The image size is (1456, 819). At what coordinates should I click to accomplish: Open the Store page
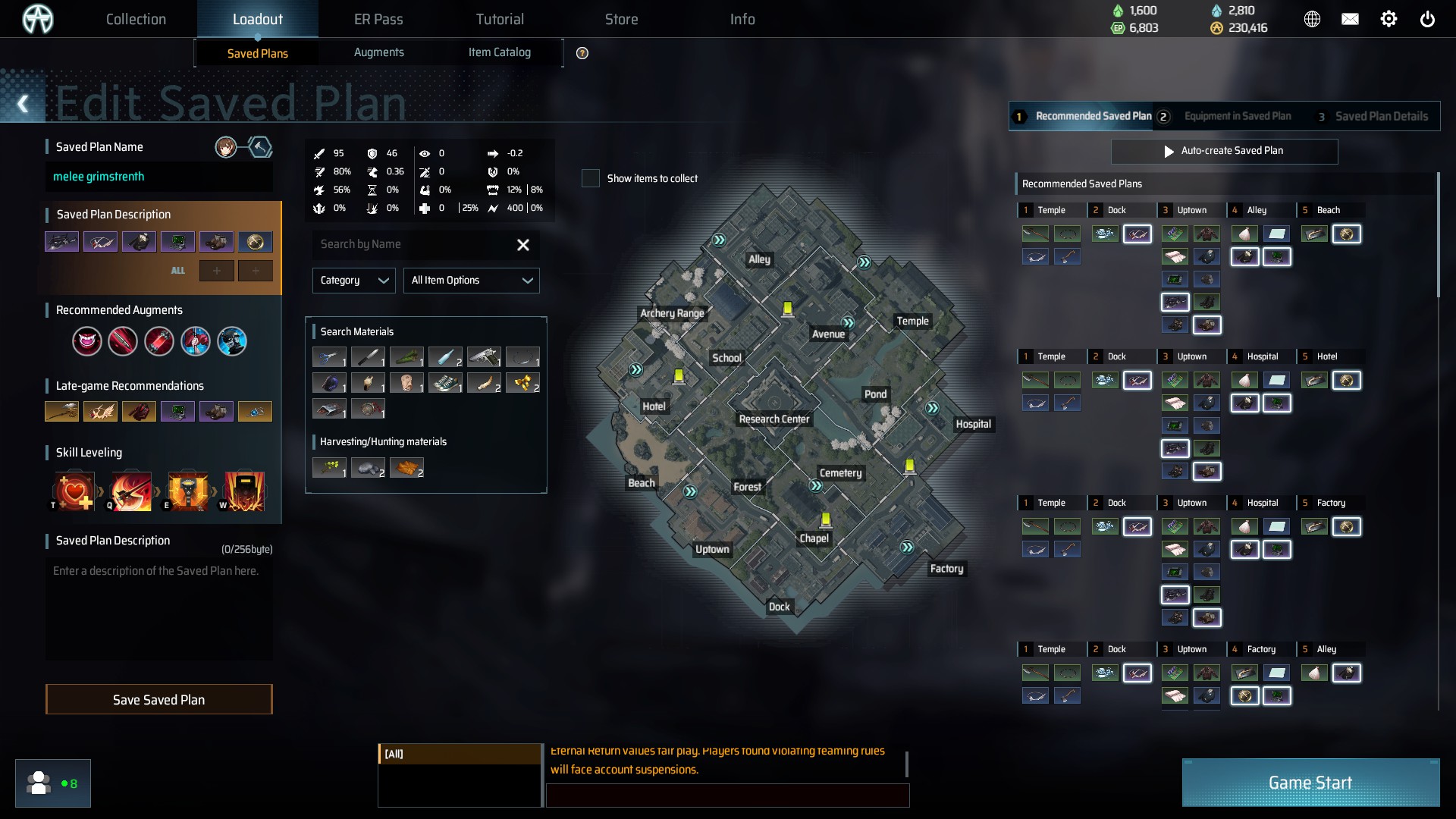621,19
